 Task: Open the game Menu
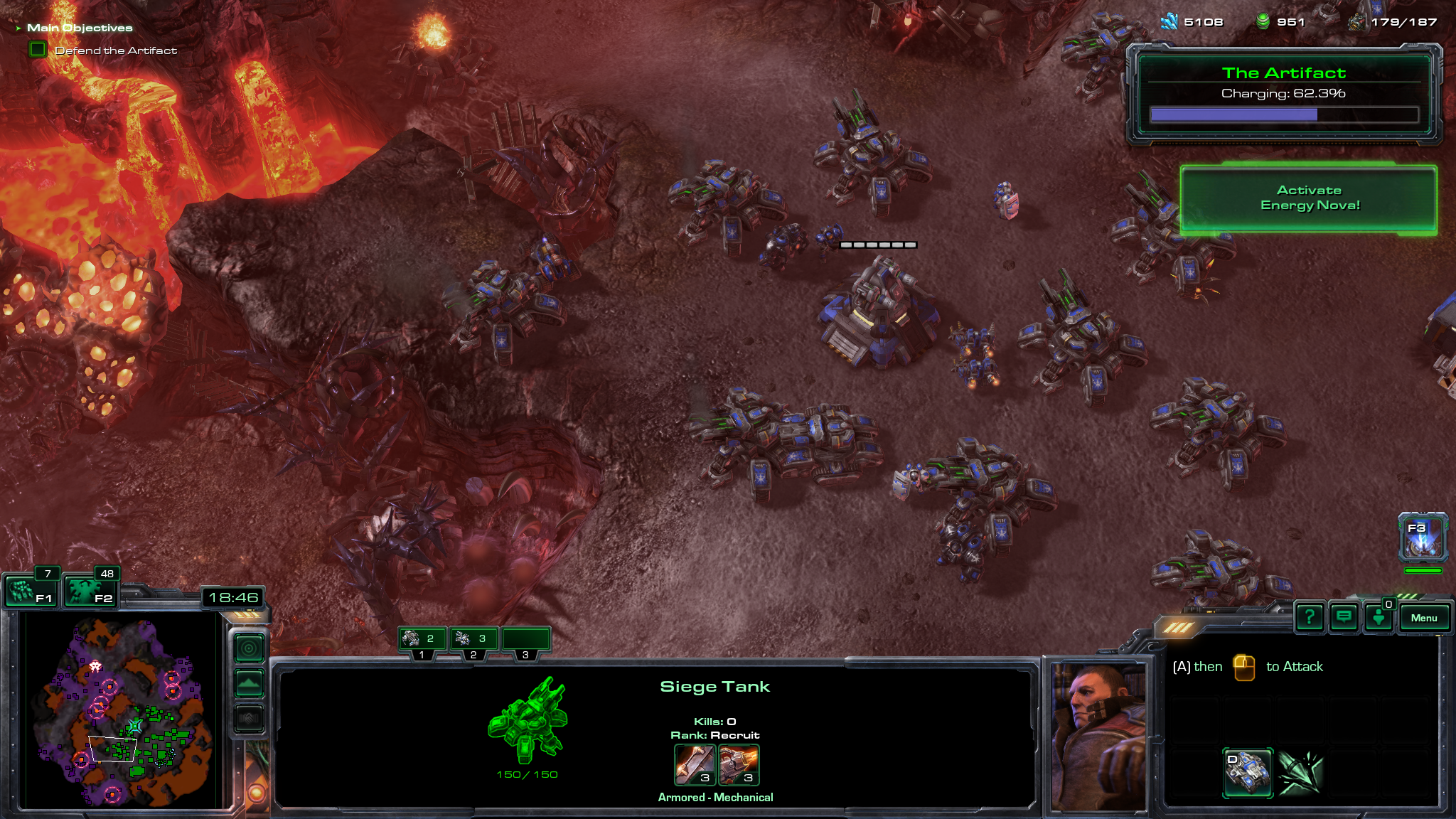coord(1423,618)
